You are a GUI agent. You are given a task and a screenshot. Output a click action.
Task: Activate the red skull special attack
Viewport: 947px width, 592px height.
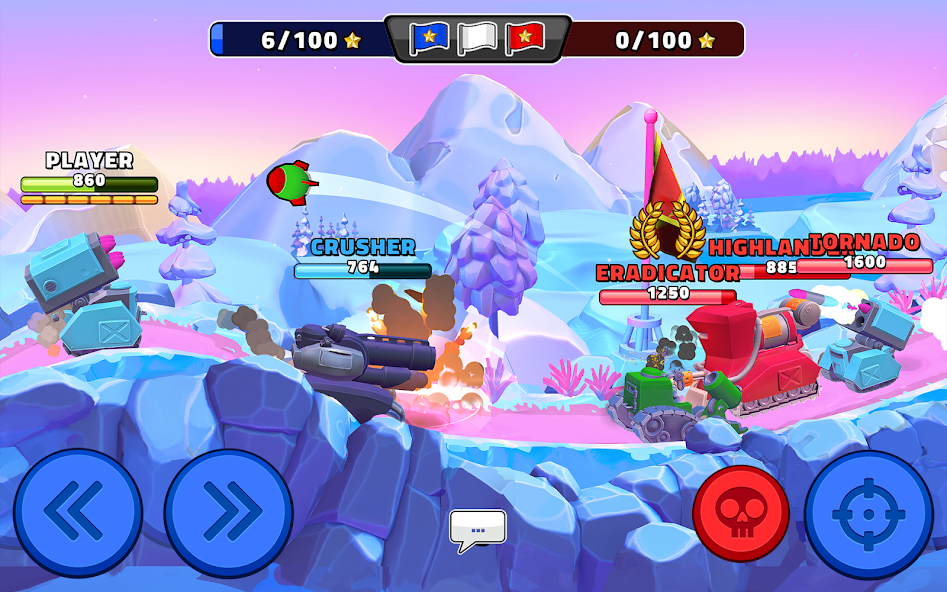point(741,514)
